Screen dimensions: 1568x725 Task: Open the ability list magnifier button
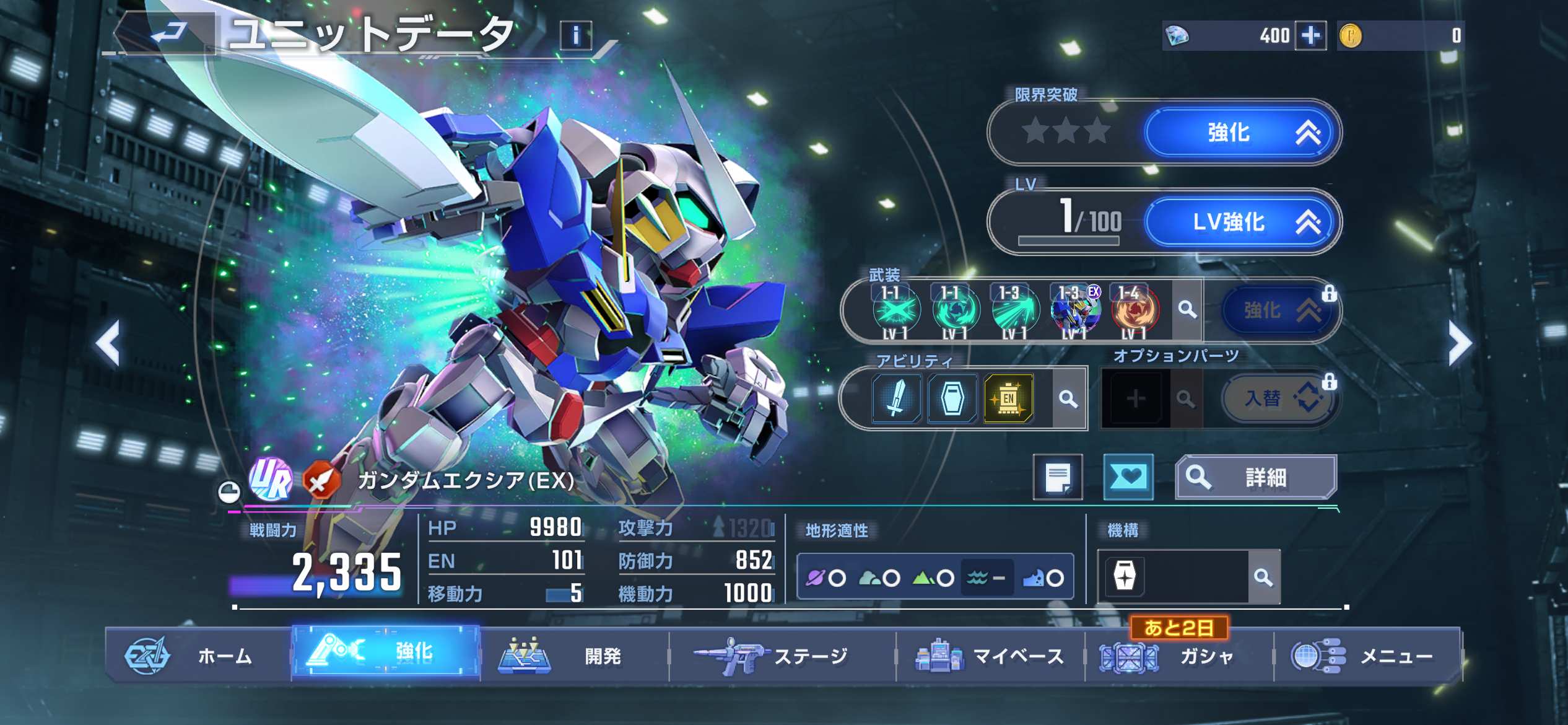pyautogui.click(x=1068, y=398)
